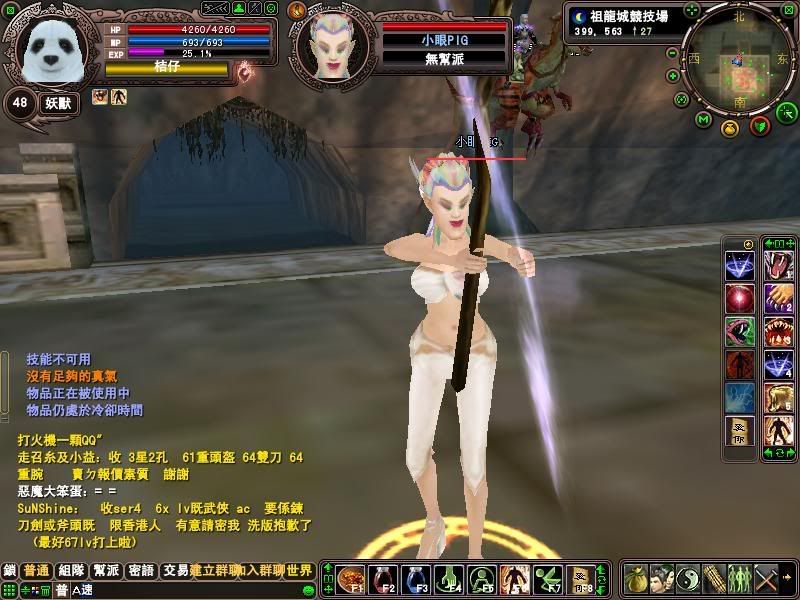This screenshot has width=800, height=600.
Task: Select the target portrait of 小眼PIG
Action: (332, 47)
